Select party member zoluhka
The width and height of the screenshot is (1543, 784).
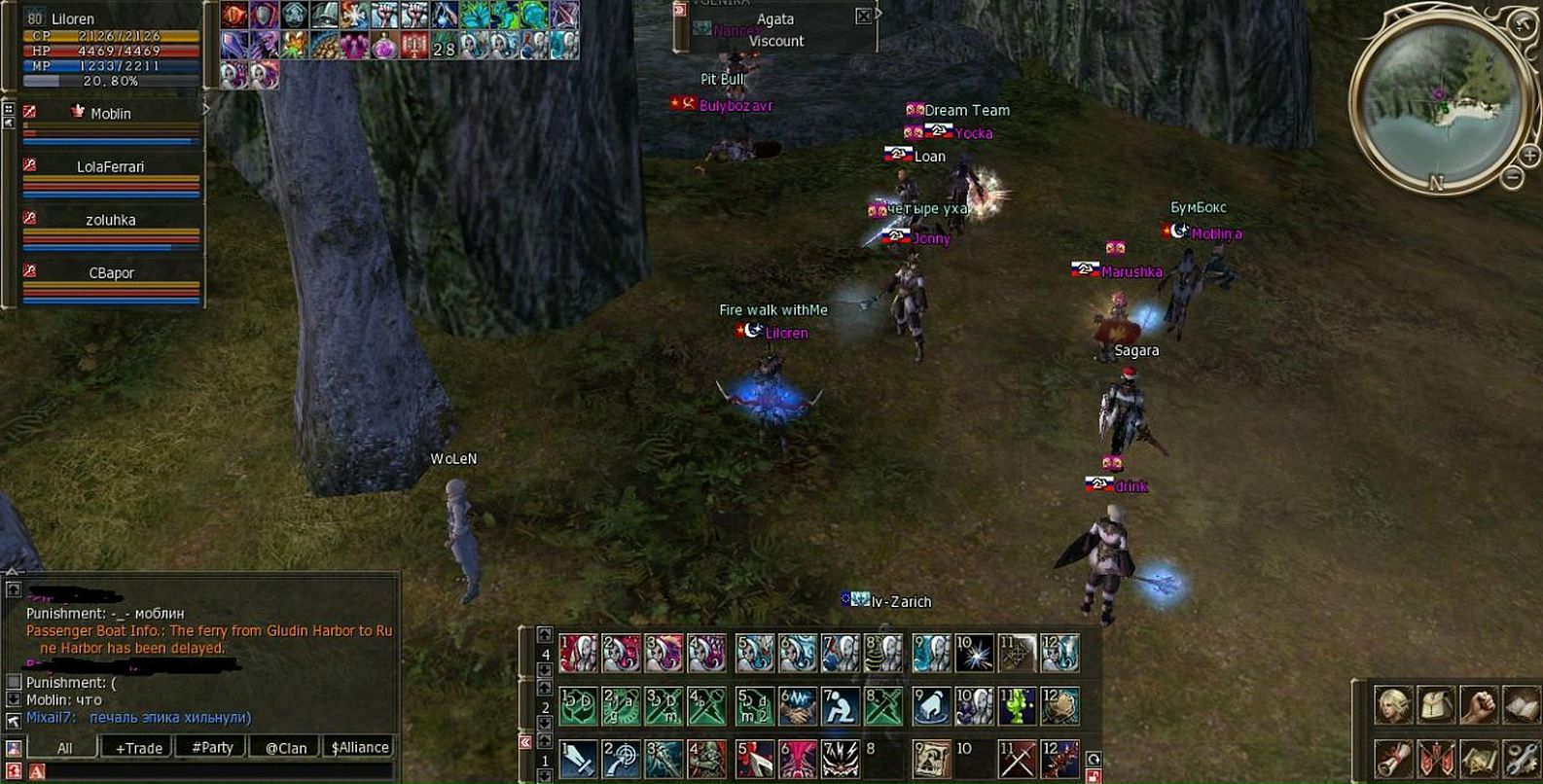click(x=110, y=221)
